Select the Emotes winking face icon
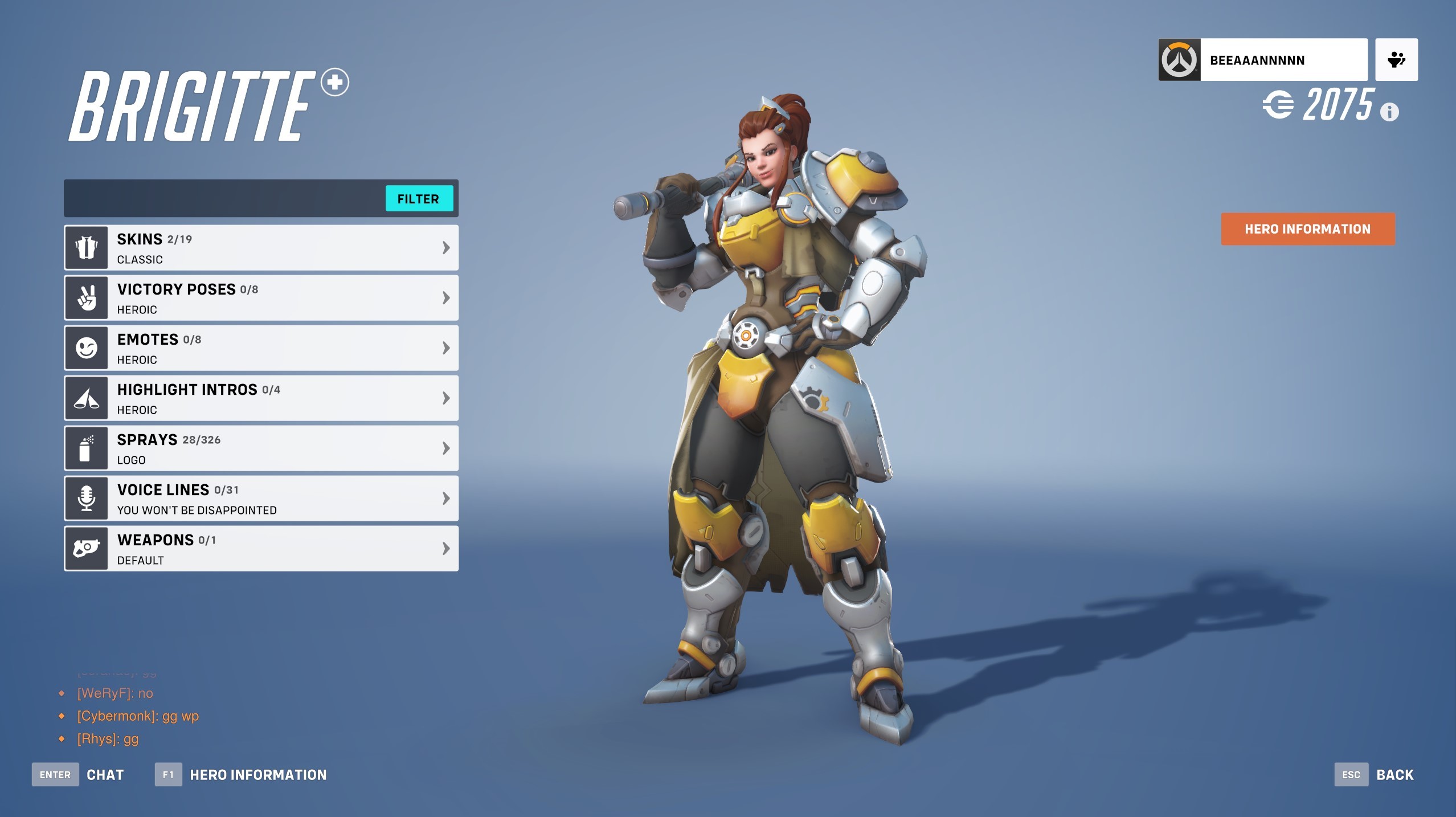Viewport: 1456px width, 817px height. click(86, 348)
